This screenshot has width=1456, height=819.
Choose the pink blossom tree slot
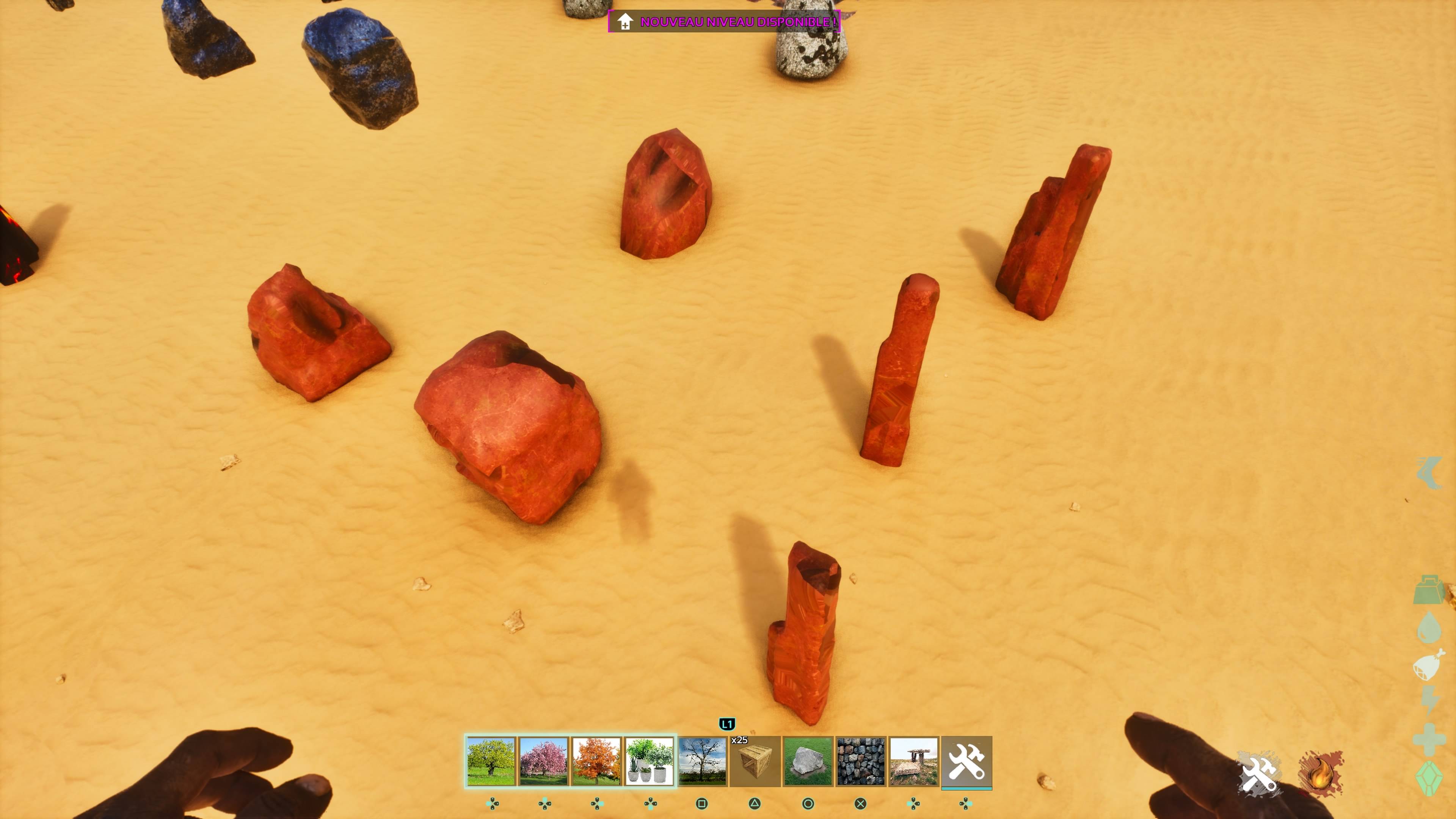click(543, 761)
